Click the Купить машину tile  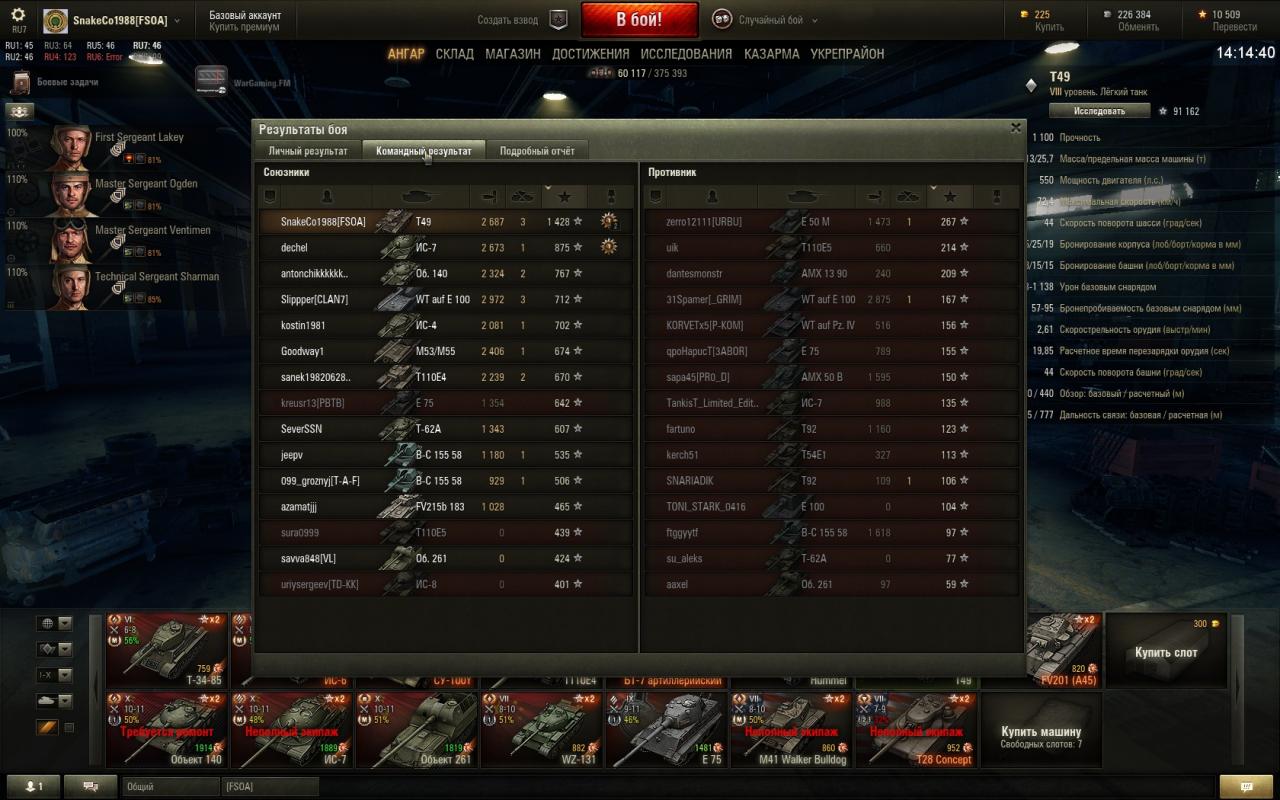[1041, 731]
